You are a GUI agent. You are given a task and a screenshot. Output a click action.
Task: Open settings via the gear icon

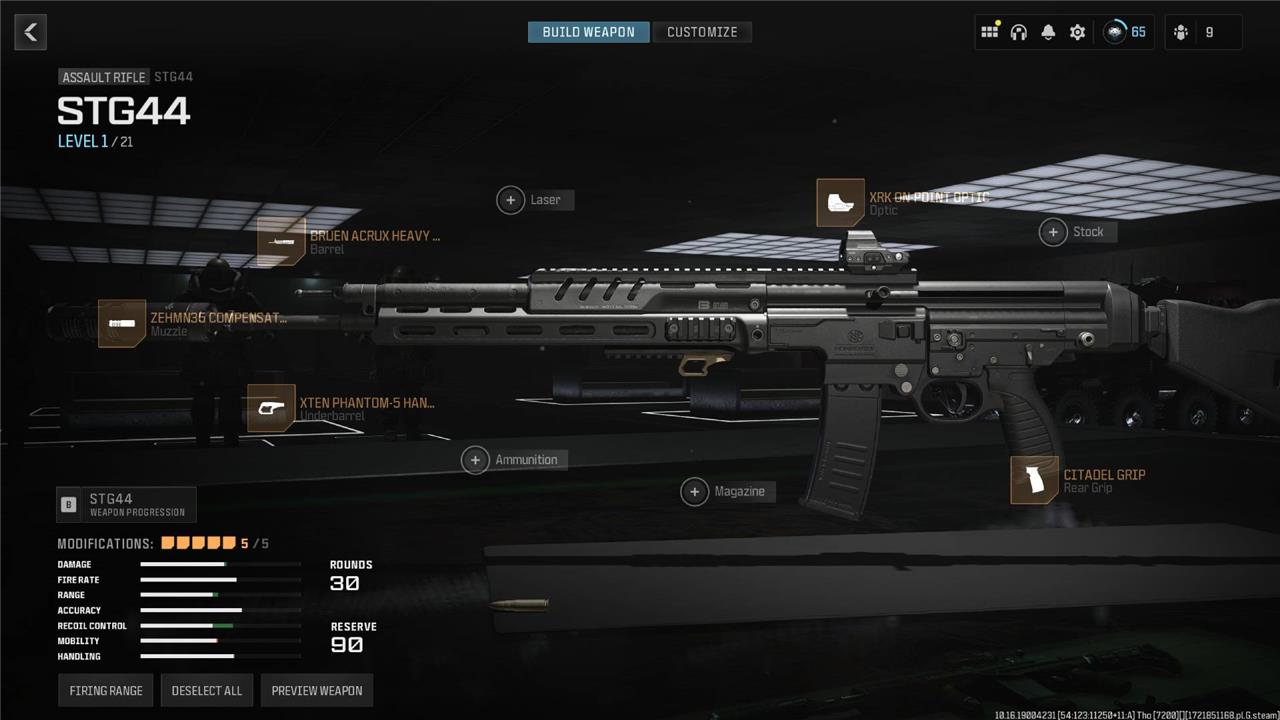pos(1077,32)
